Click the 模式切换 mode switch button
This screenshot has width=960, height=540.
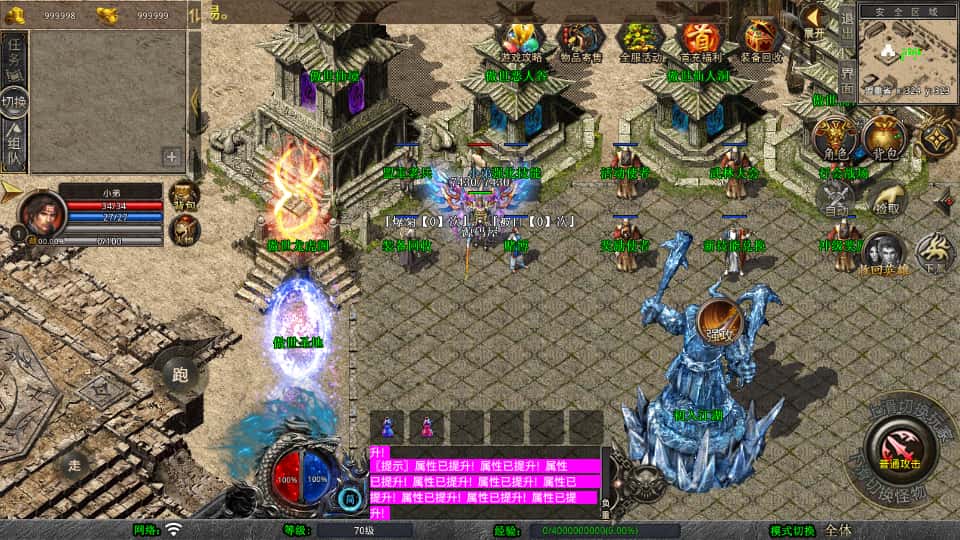point(793,530)
